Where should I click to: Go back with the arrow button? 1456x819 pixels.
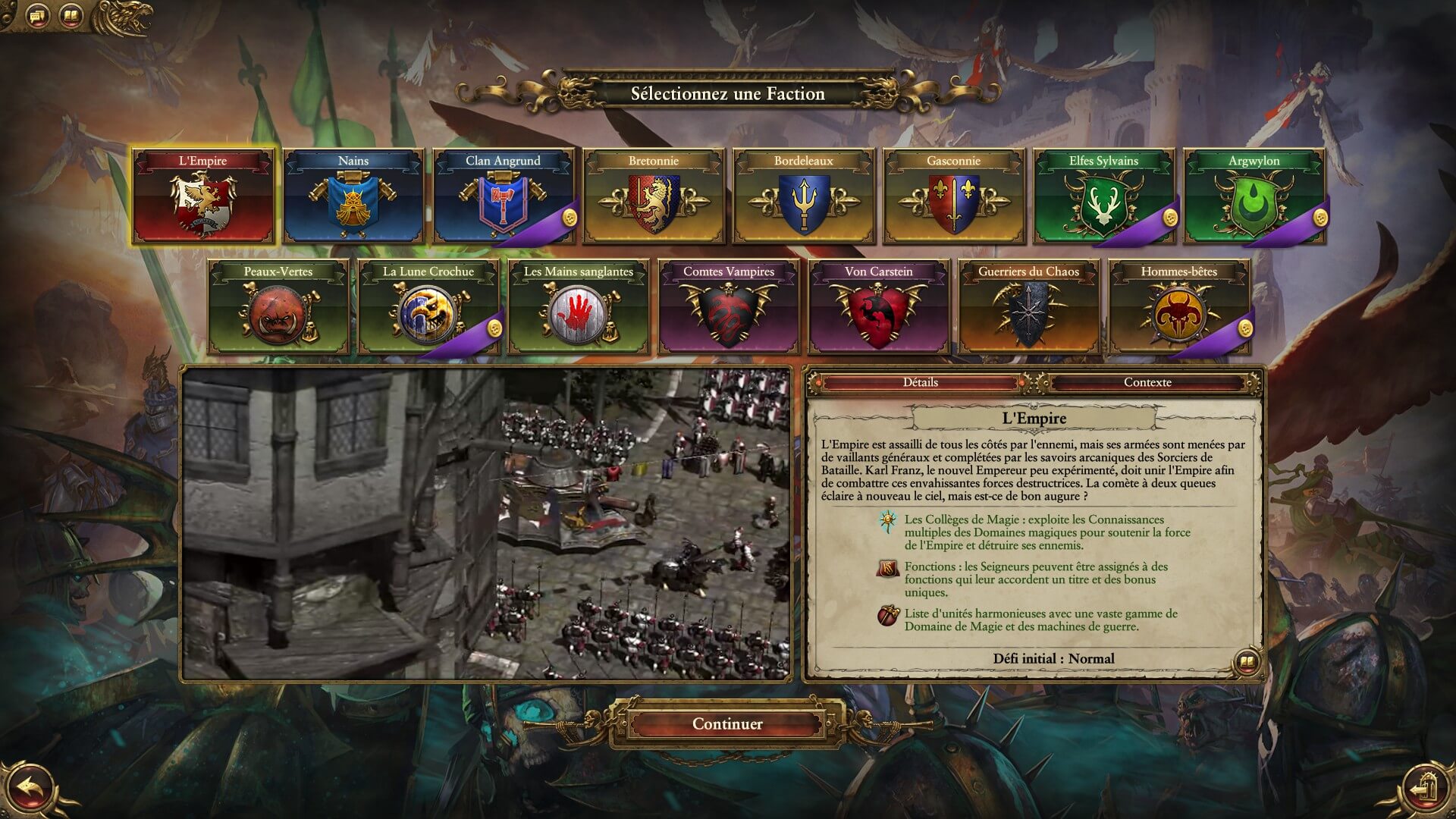point(29,789)
